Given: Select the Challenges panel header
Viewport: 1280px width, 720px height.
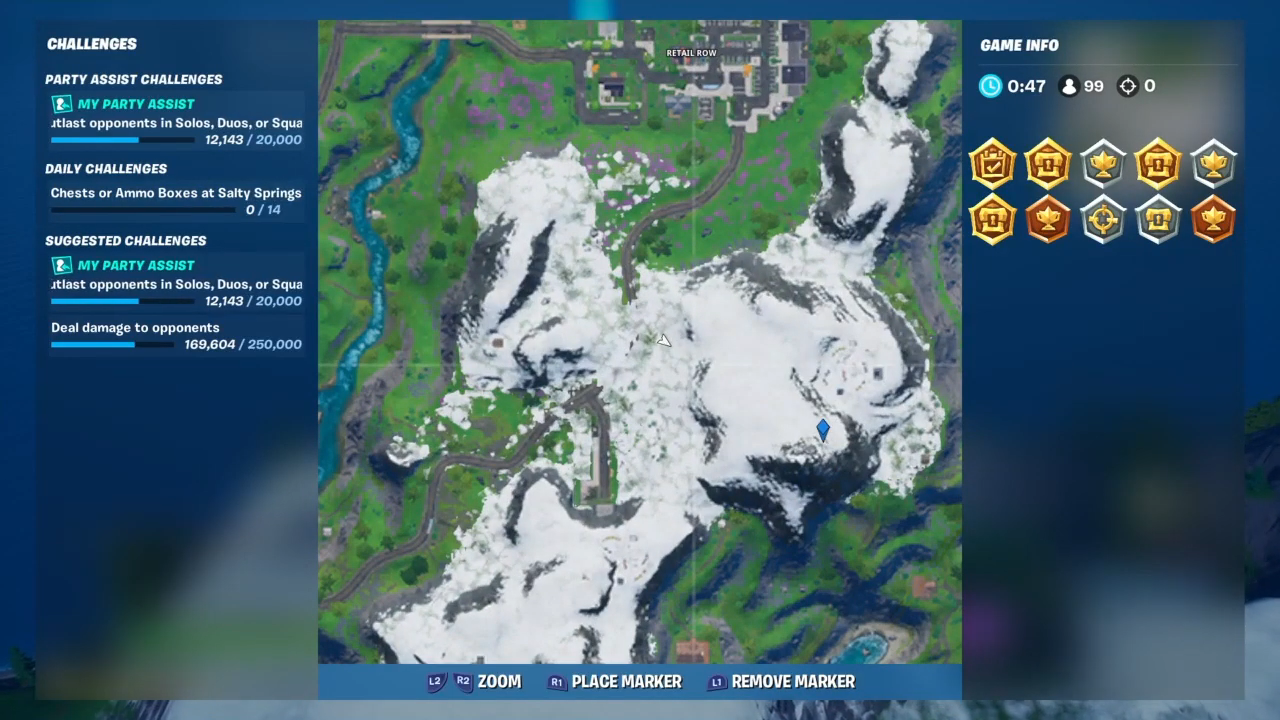Looking at the screenshot, I should coord(92,44).
